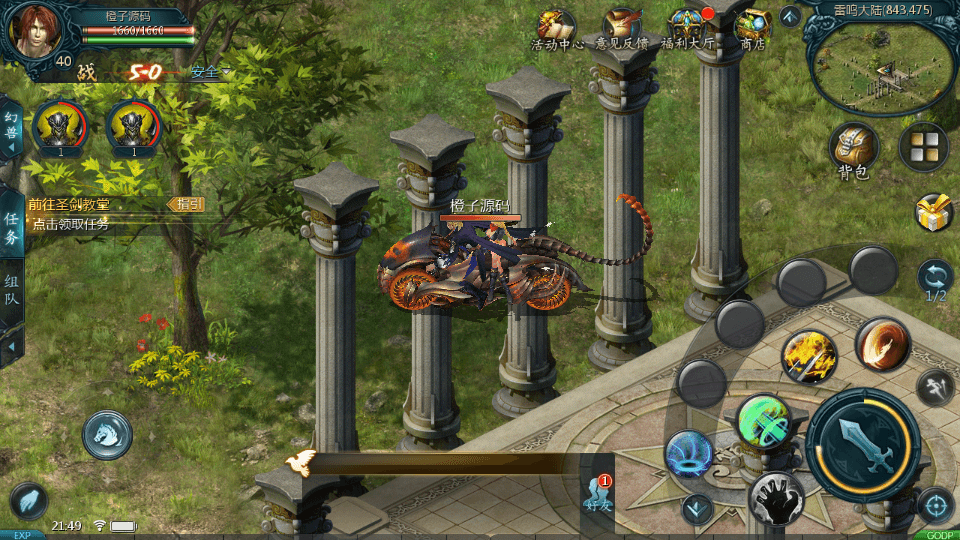The image size is (960, 540).
Task: Open the 意见反馈 feedback icon
Action: coord(622,28)
